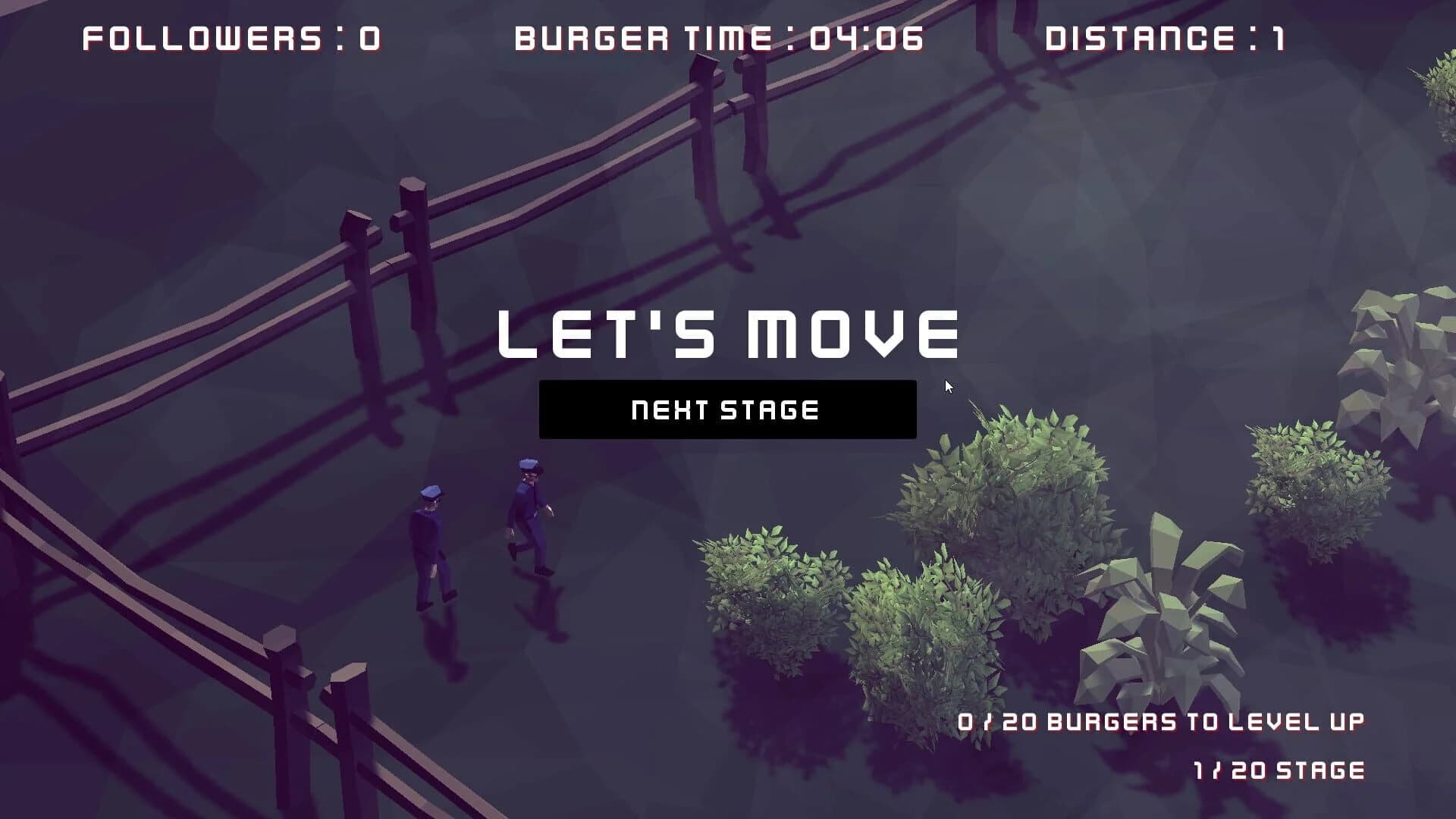Click the LET'S MOVE title text
The image size is (1456, 819).
726,332
